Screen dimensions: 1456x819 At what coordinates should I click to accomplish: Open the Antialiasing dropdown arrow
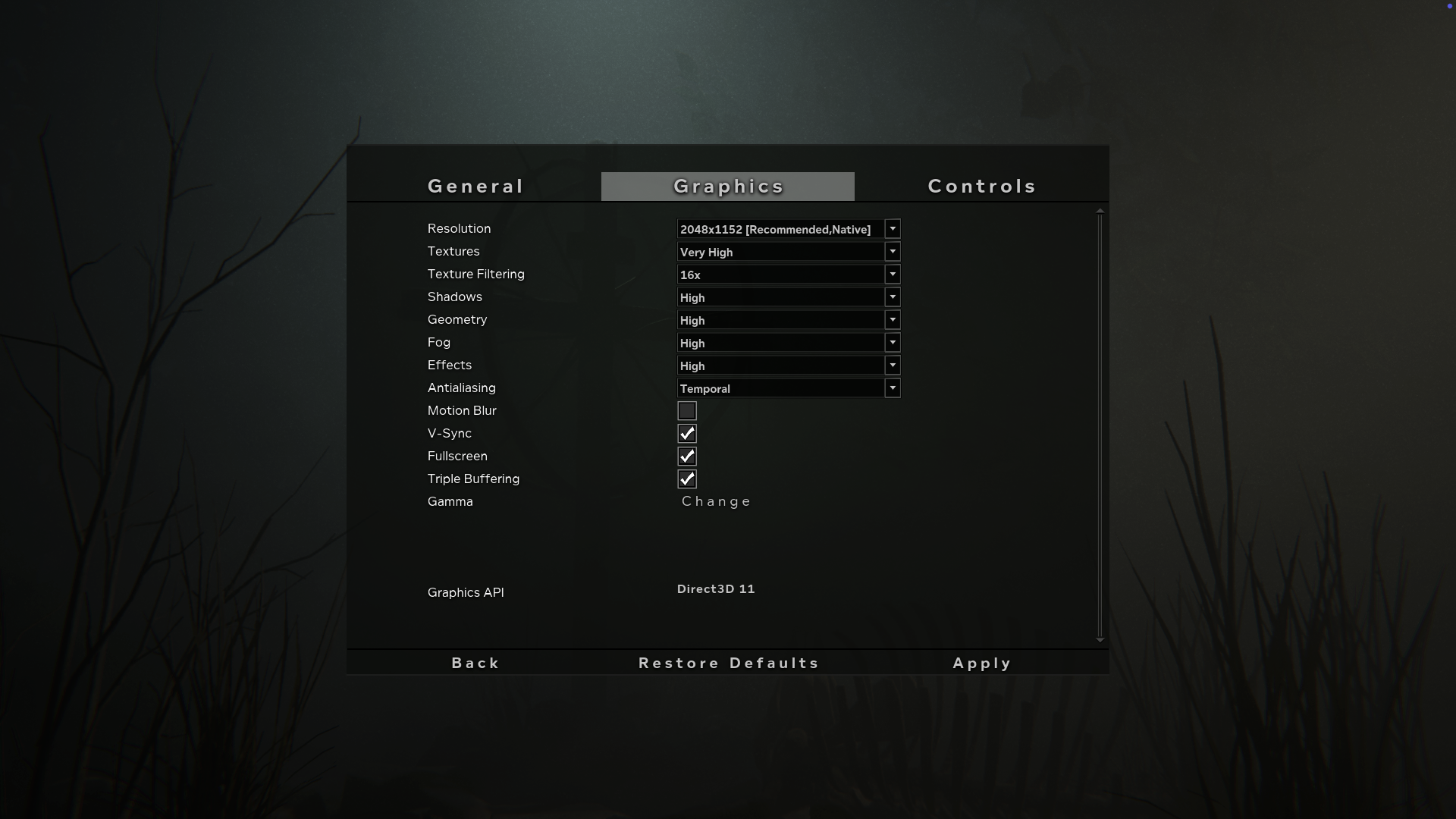(x=893, y=388)
